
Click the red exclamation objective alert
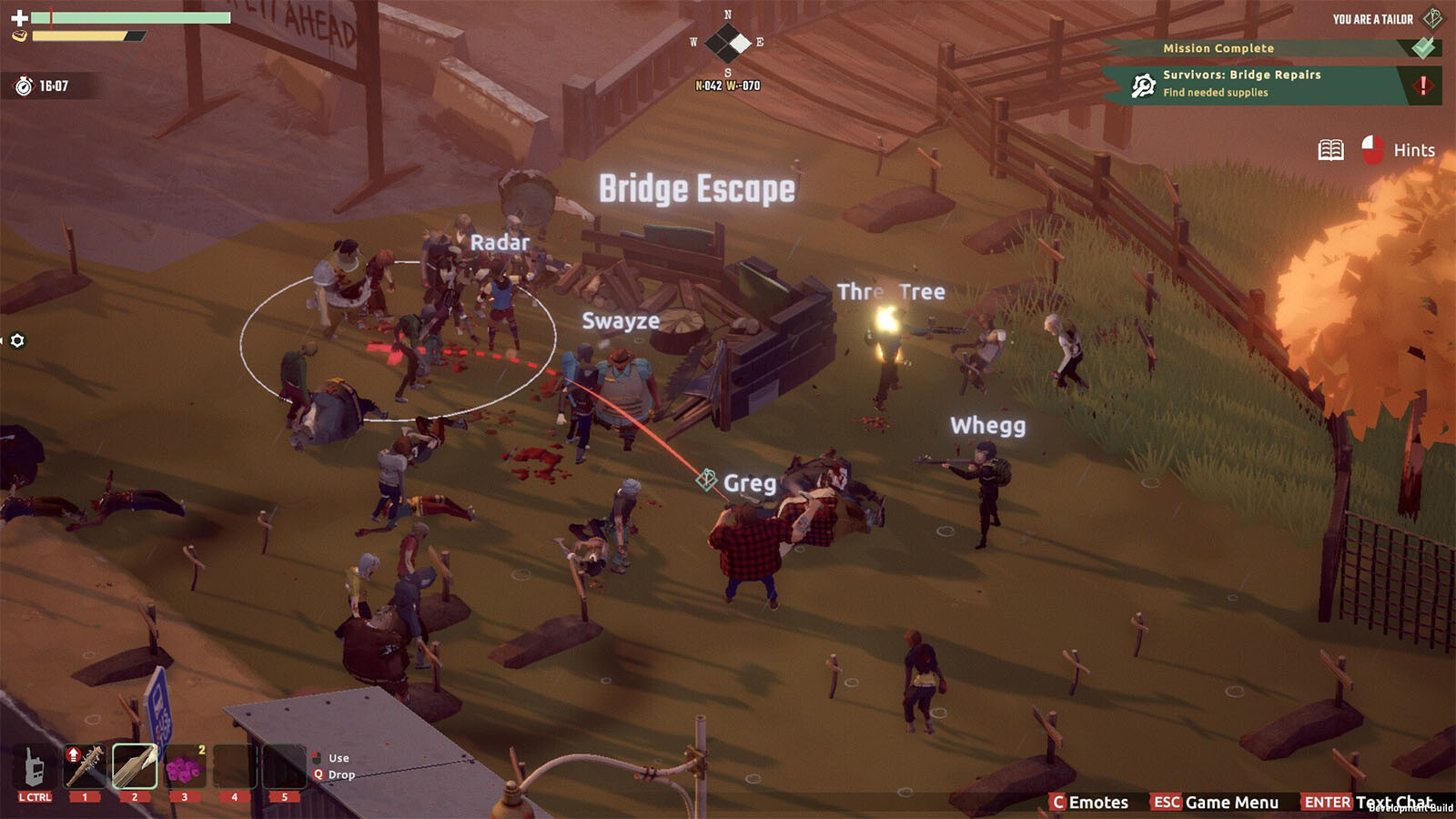[x=1422, y=85]
